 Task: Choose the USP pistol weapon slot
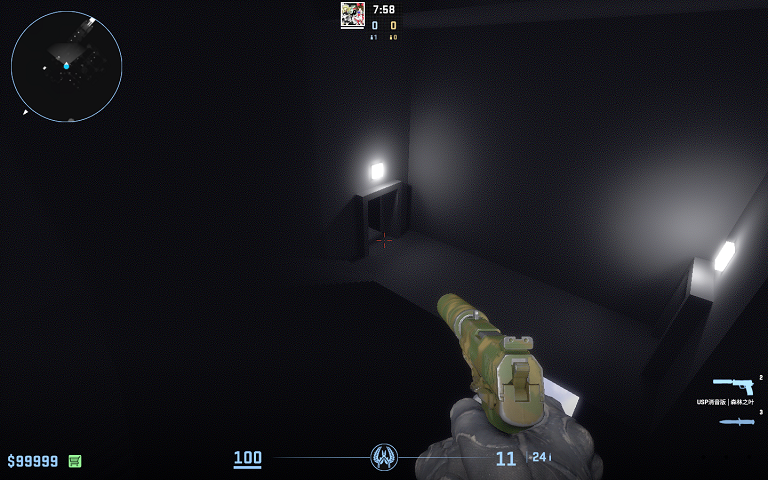click(733, 386)
